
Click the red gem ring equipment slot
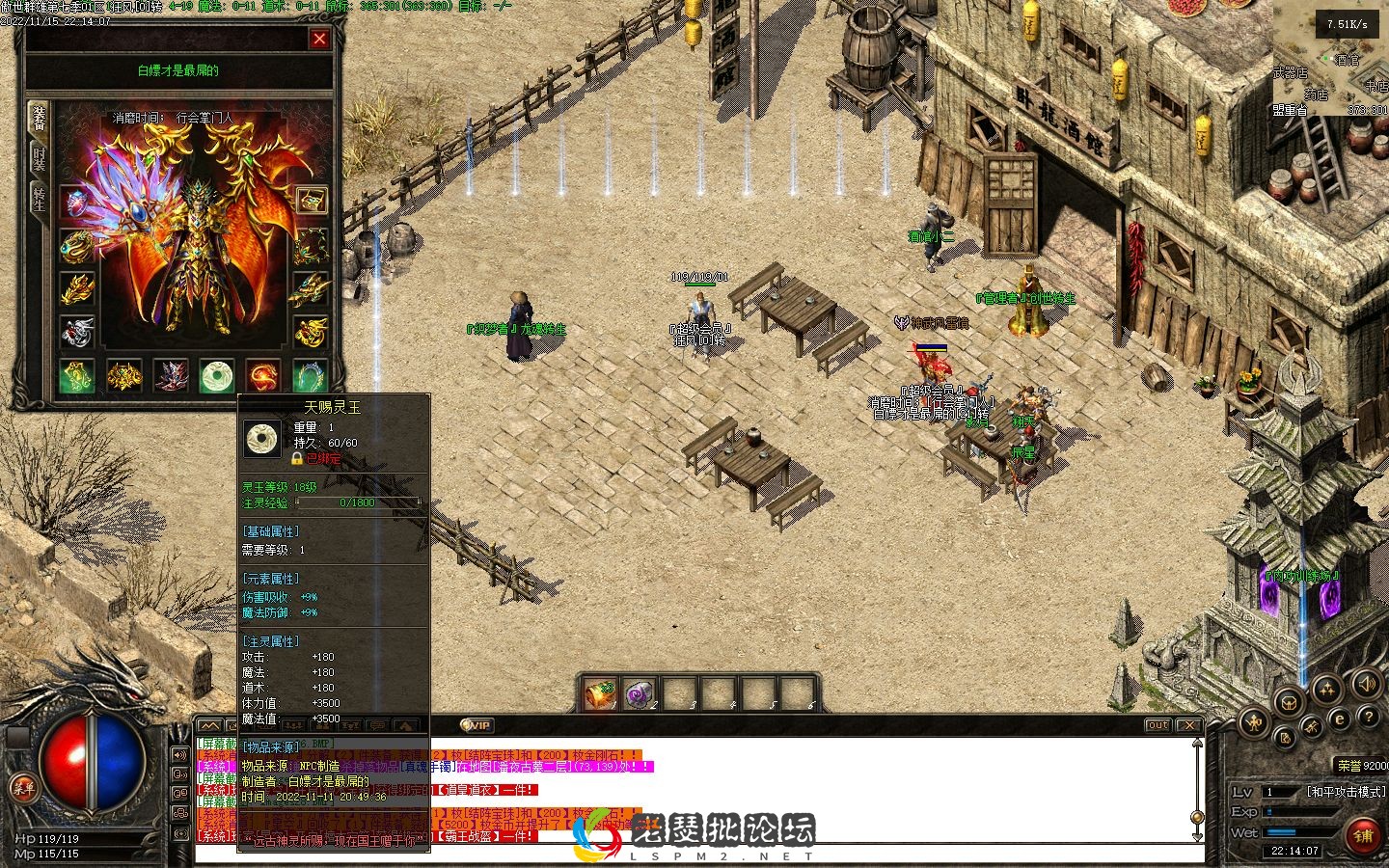click(x=77, y=202)
